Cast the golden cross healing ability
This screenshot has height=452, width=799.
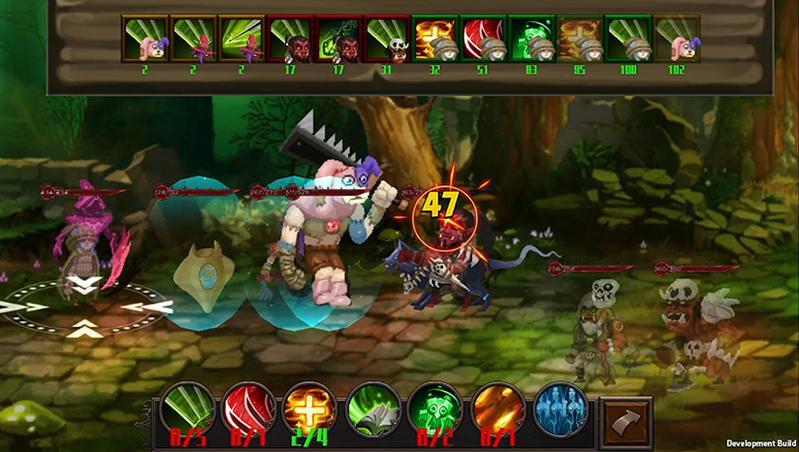click(310, 410)
